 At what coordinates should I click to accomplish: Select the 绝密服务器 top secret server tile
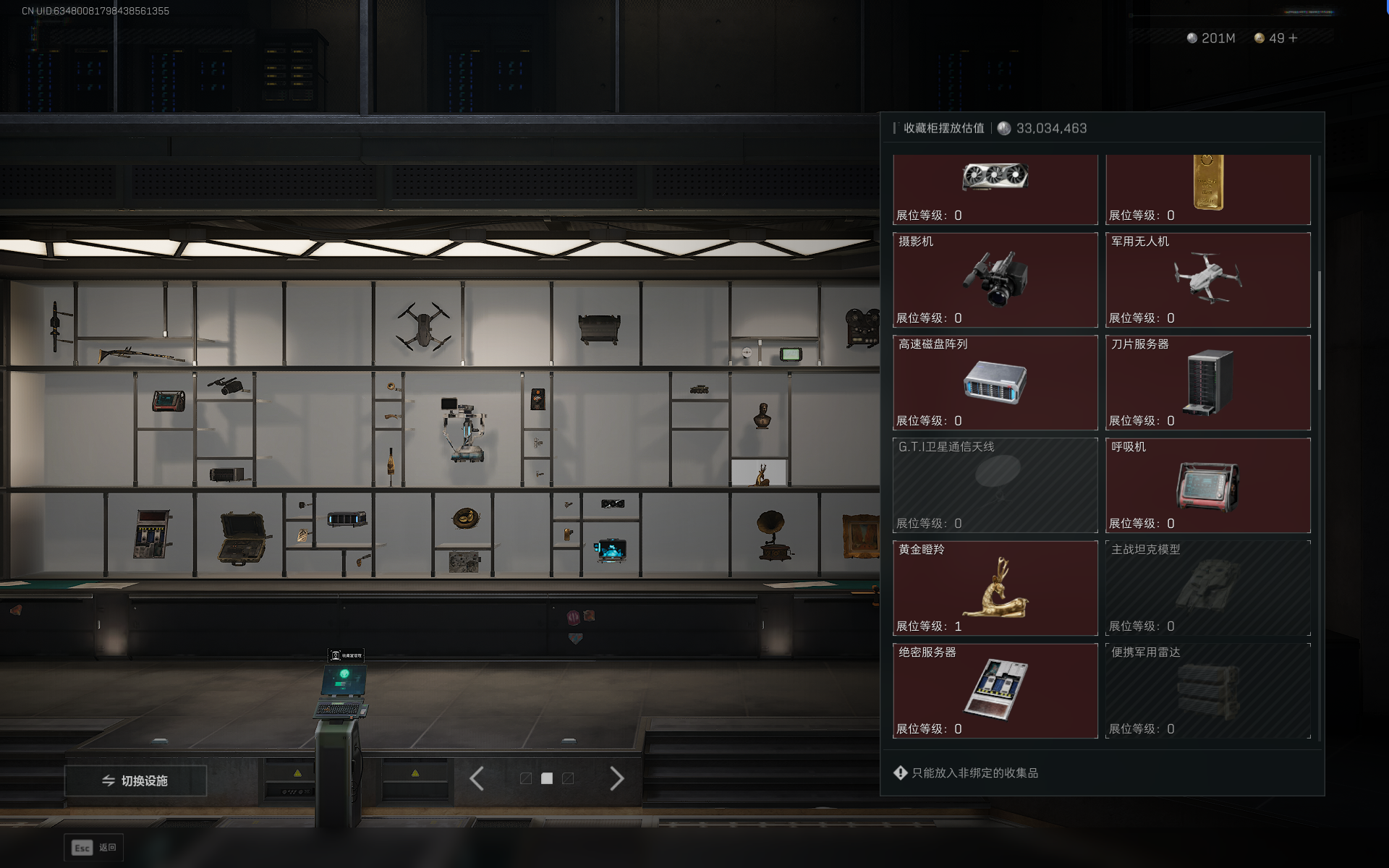pos(995,691)
